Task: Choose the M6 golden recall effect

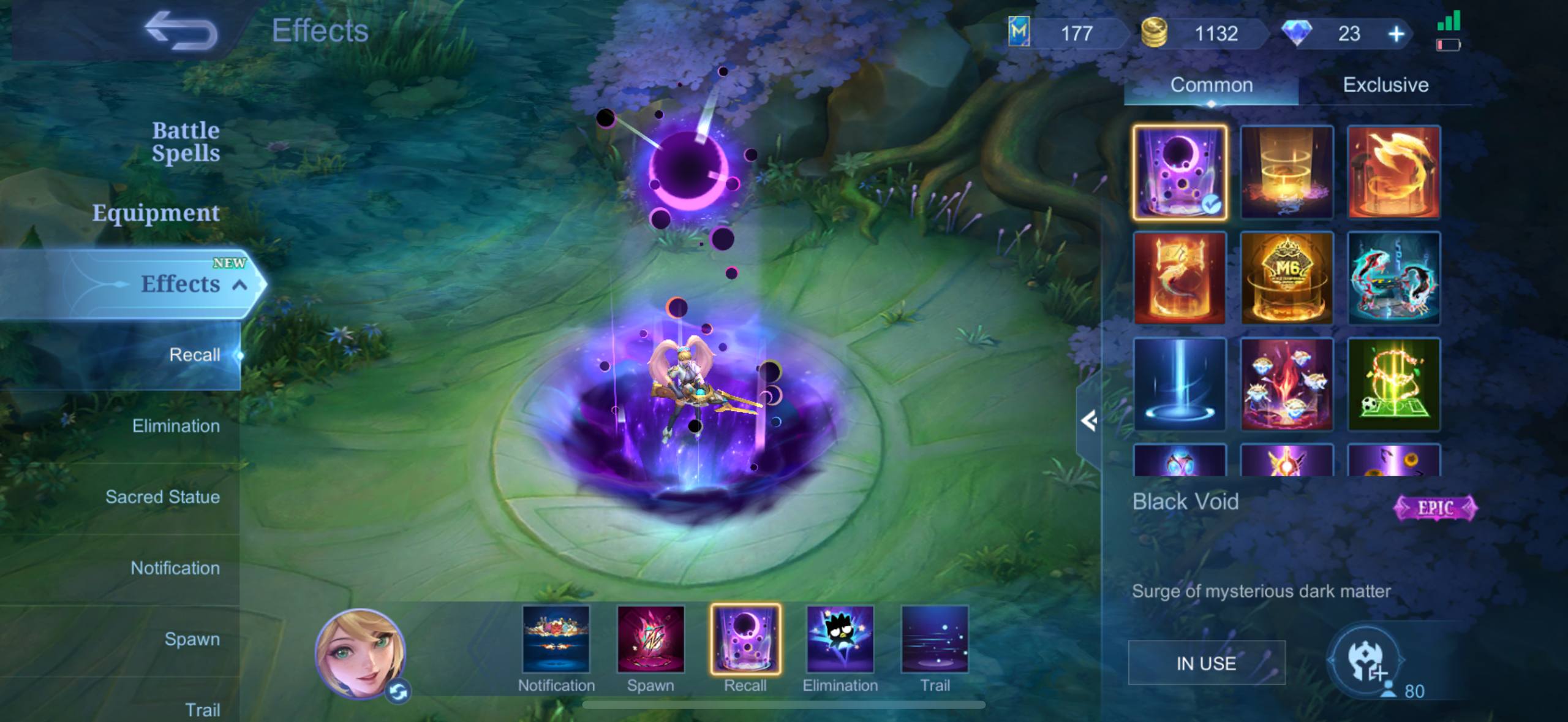Action: coord(1286,278)
